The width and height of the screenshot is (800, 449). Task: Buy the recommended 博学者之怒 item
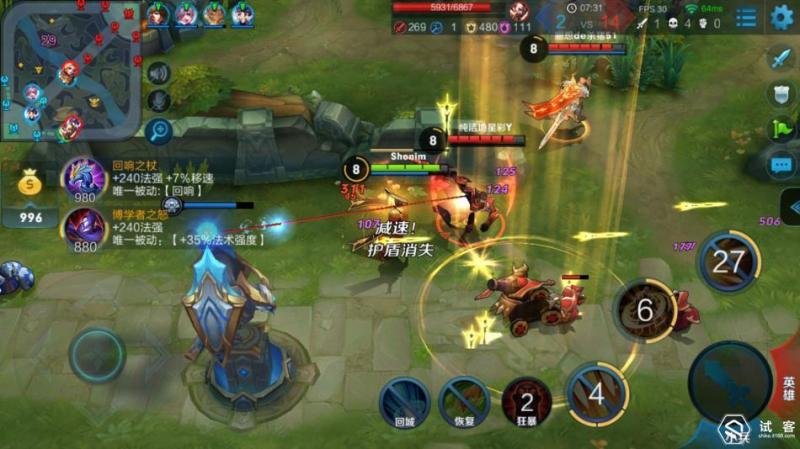[x=85, y=229]
